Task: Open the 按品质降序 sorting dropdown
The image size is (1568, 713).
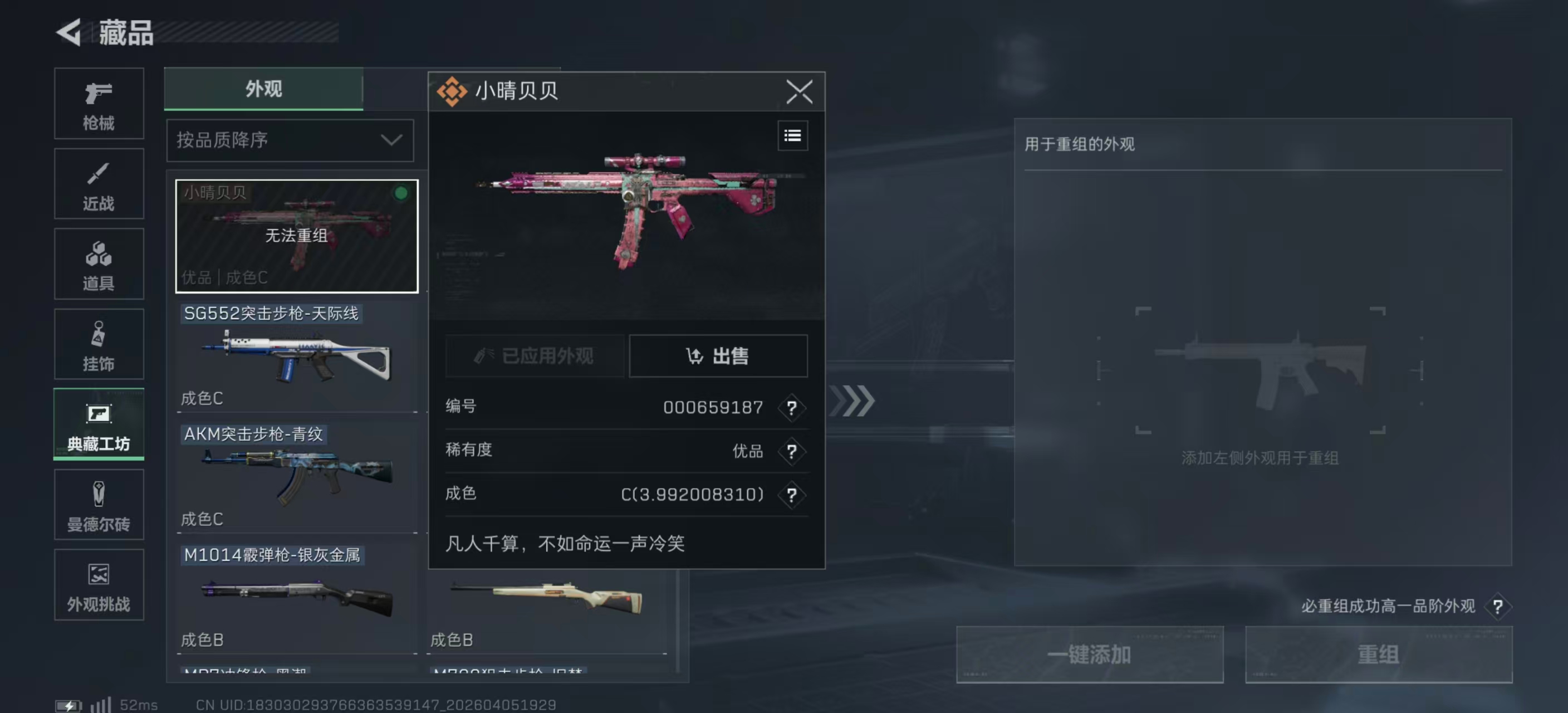Action: click(x=290, y=140)
